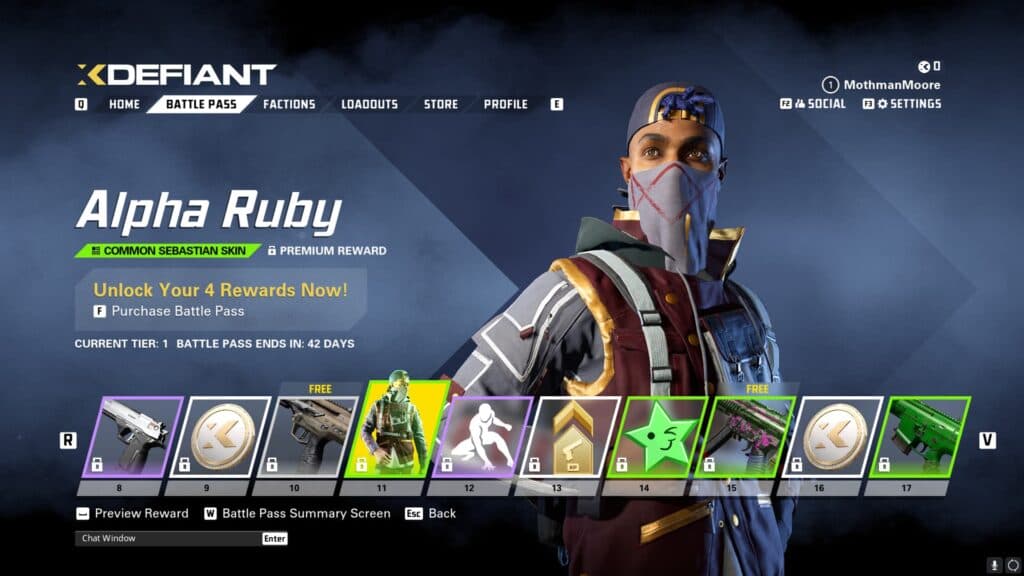Select the Battle Pass tab
Viewport: 1024px width, 576px height.
click(200, 104)
